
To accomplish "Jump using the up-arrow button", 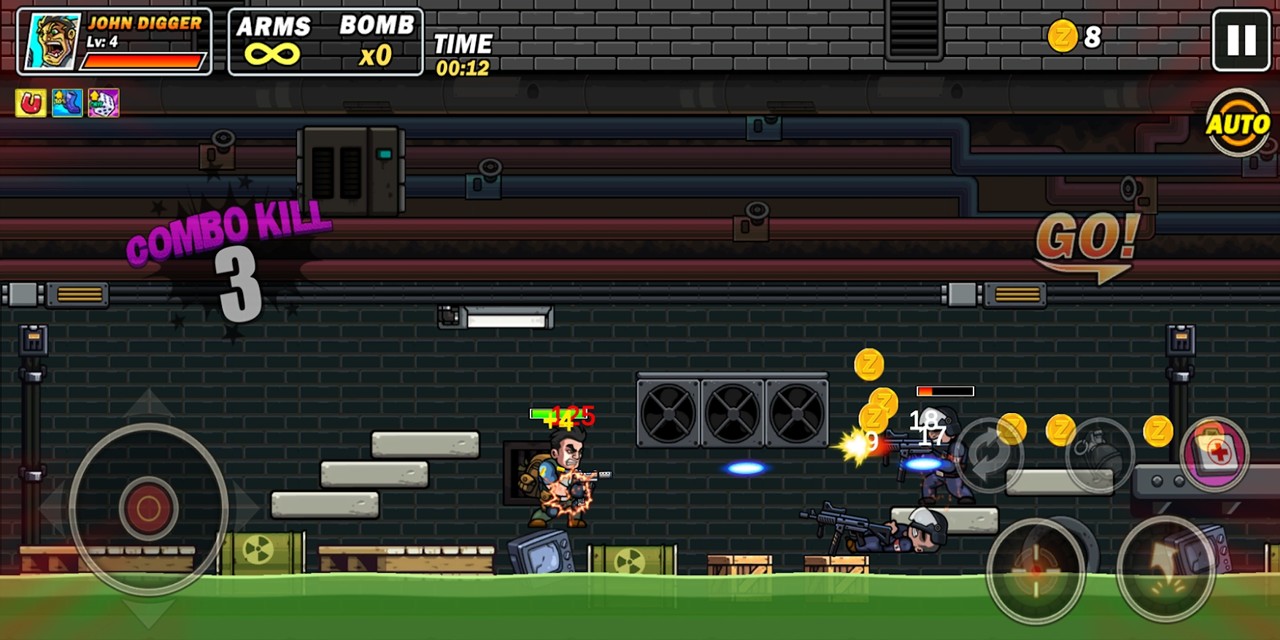I will 1166,567.
